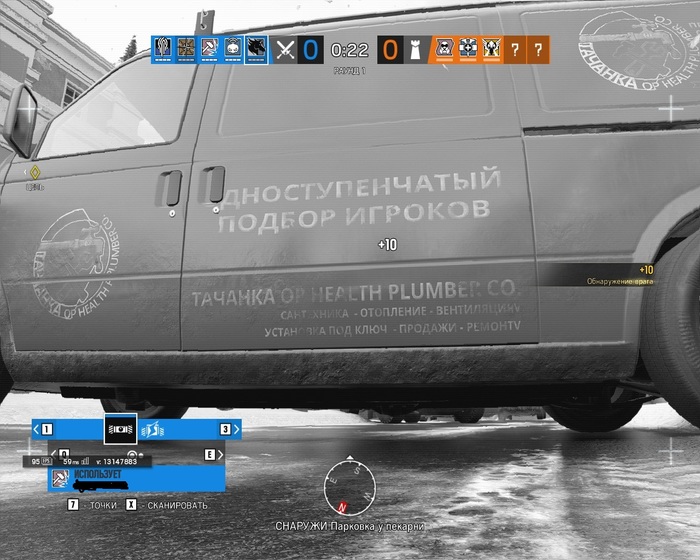
Task: Select the hammer operator icon in the top scoreboard
Action: click(209, 48)
